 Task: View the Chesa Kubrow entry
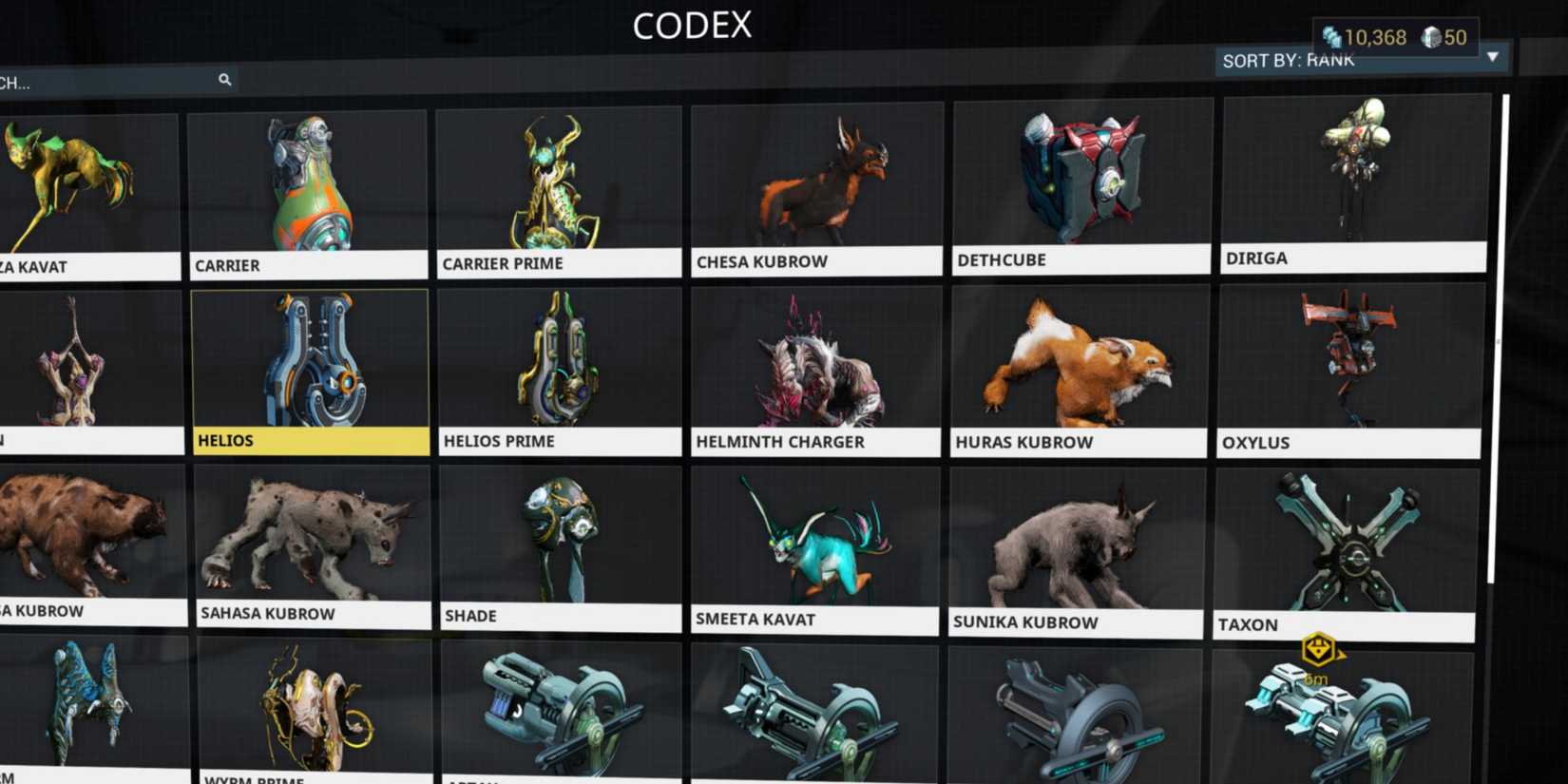(x=815, y=181)
